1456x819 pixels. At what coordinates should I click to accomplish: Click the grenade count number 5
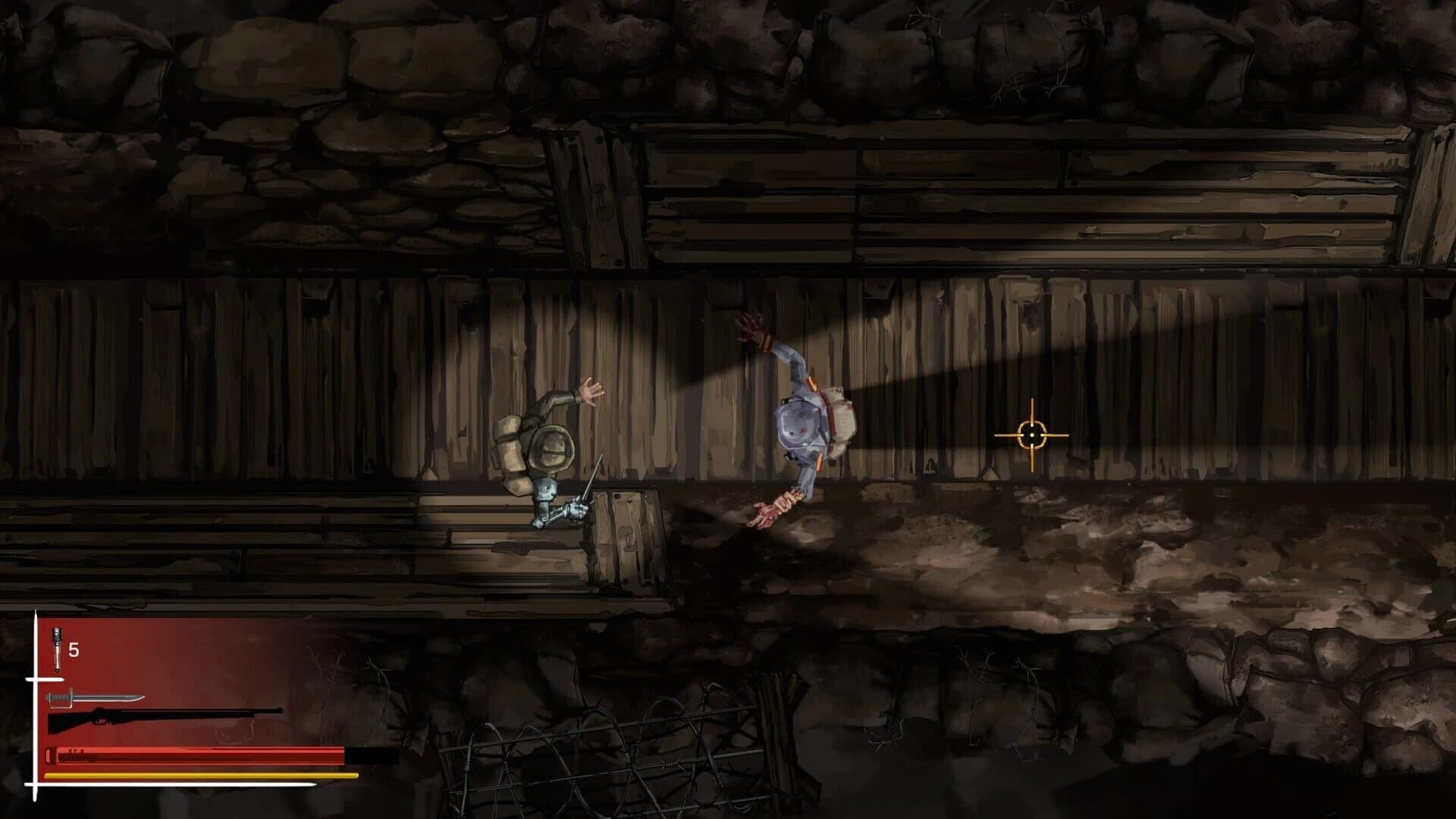73,648
